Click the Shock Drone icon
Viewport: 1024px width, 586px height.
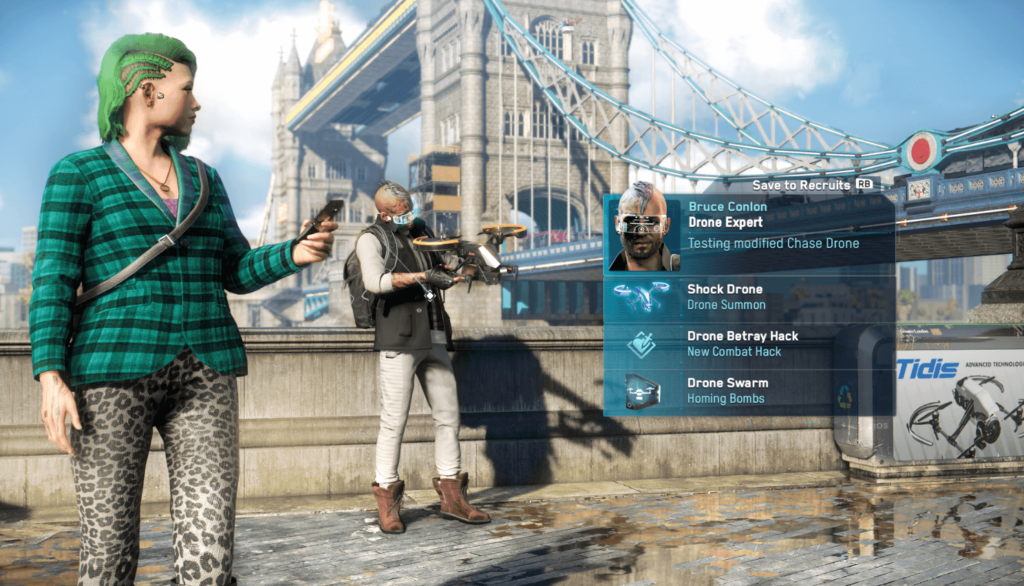coord(642,297)
